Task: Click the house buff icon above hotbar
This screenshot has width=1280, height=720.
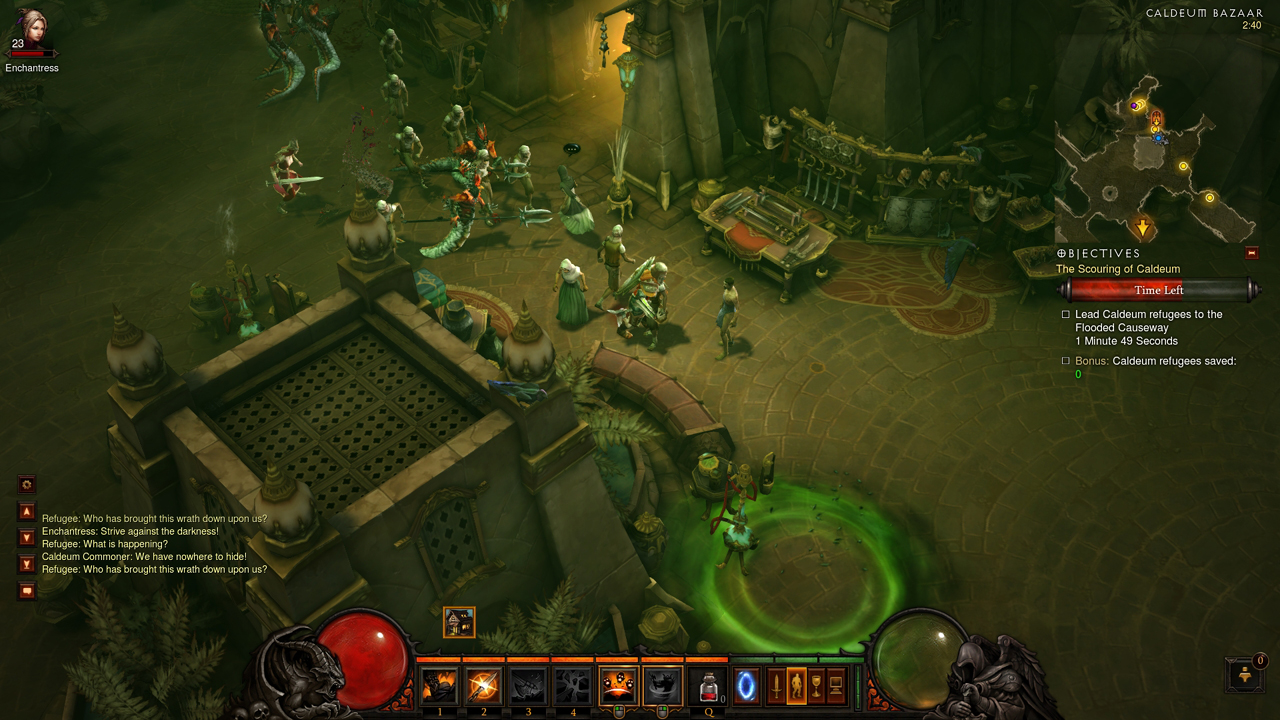Action: tap(459, 622)
